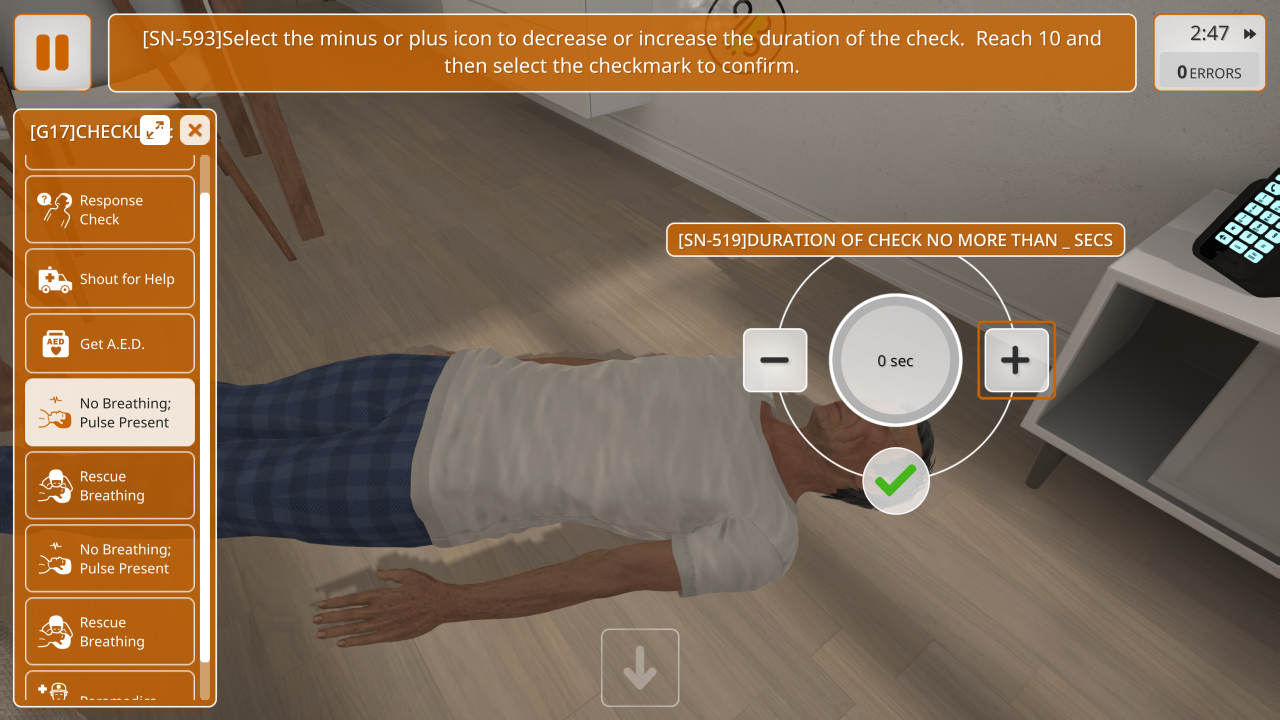Open the Get A.E.D. checklist entry
The image size is (1280, 720).
tap(110, 344)
